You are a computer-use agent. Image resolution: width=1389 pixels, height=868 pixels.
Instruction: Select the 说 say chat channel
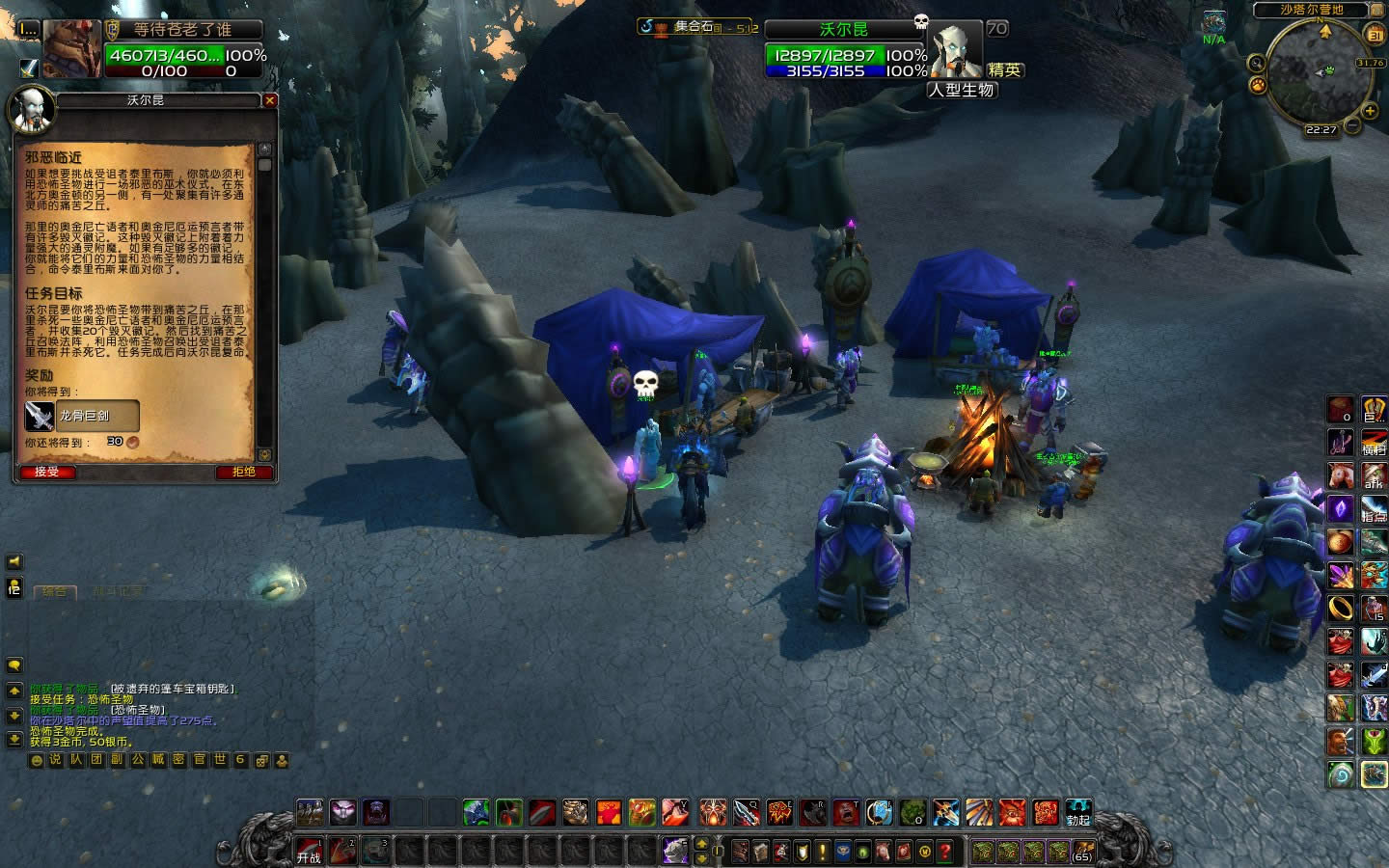[x=56, y=760]
